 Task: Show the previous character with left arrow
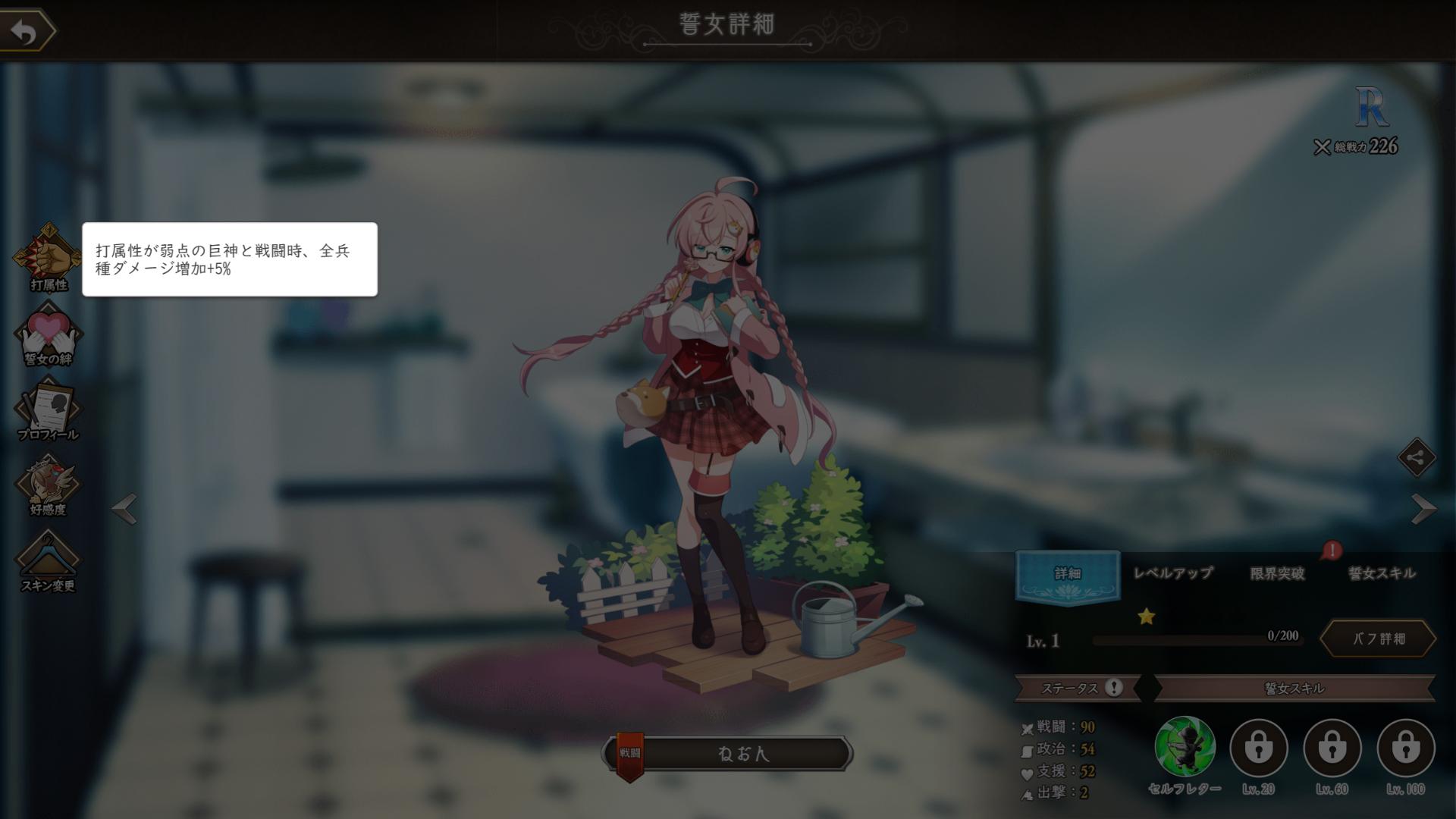tap(125, 508)
